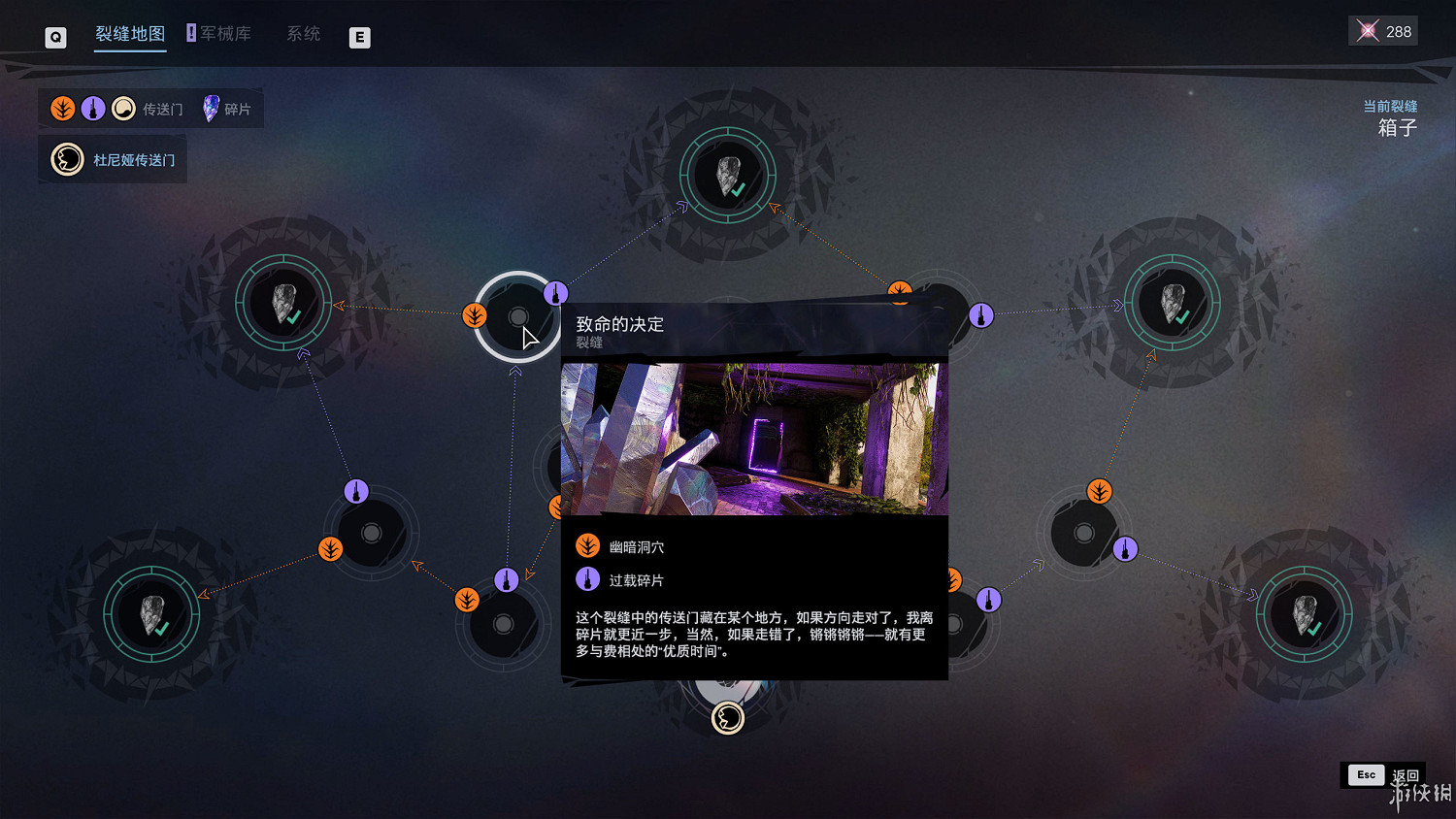The height and width of the screenshot is (819, 1456).
Task: Click the purple overload shard icon above the tooltip
Action: (x=555, y=291)
